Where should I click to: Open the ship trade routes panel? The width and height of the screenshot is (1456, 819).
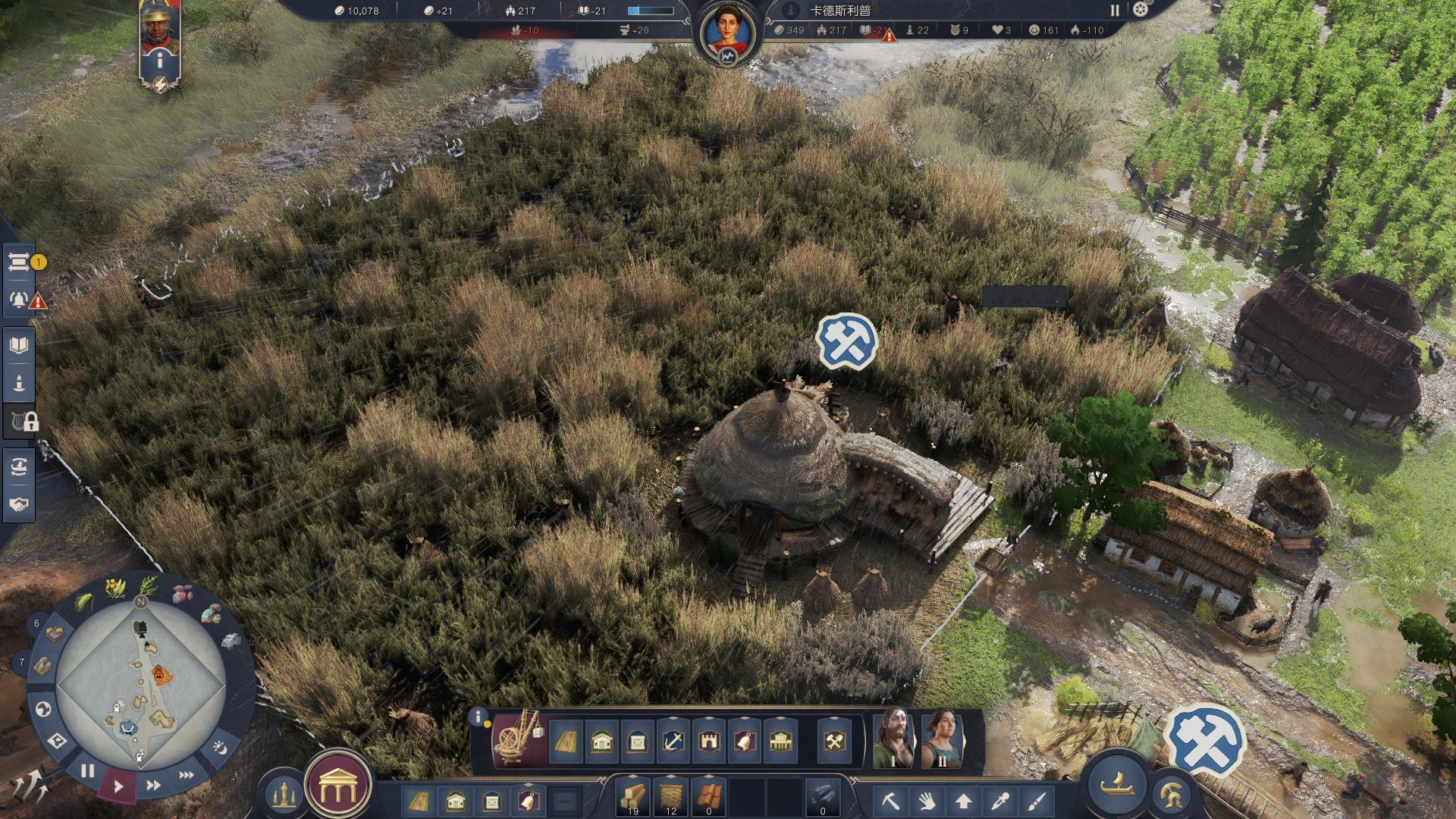pos(19,466)
